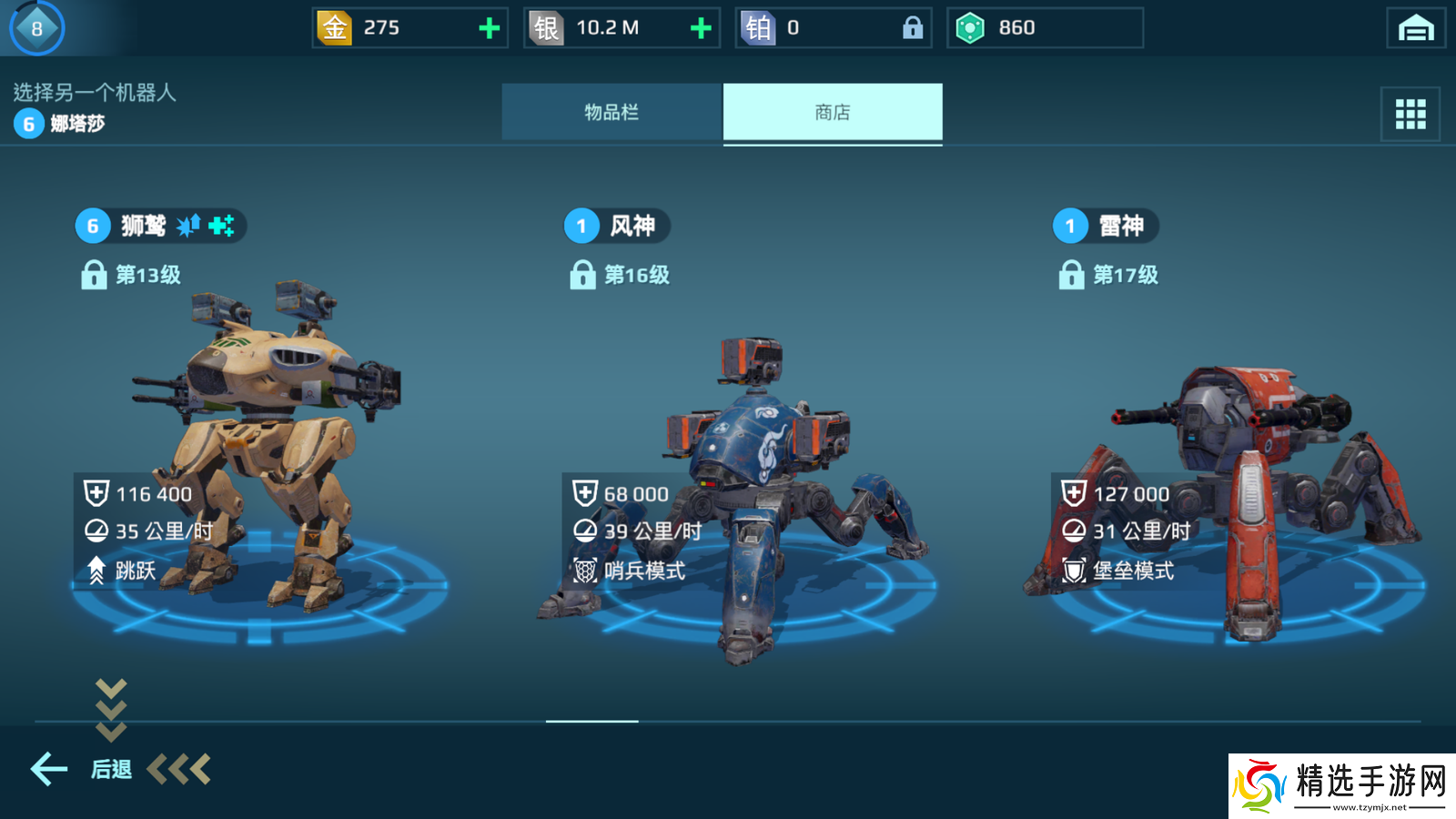
Task: Open the hangar home button
Action: [1415, 28]
